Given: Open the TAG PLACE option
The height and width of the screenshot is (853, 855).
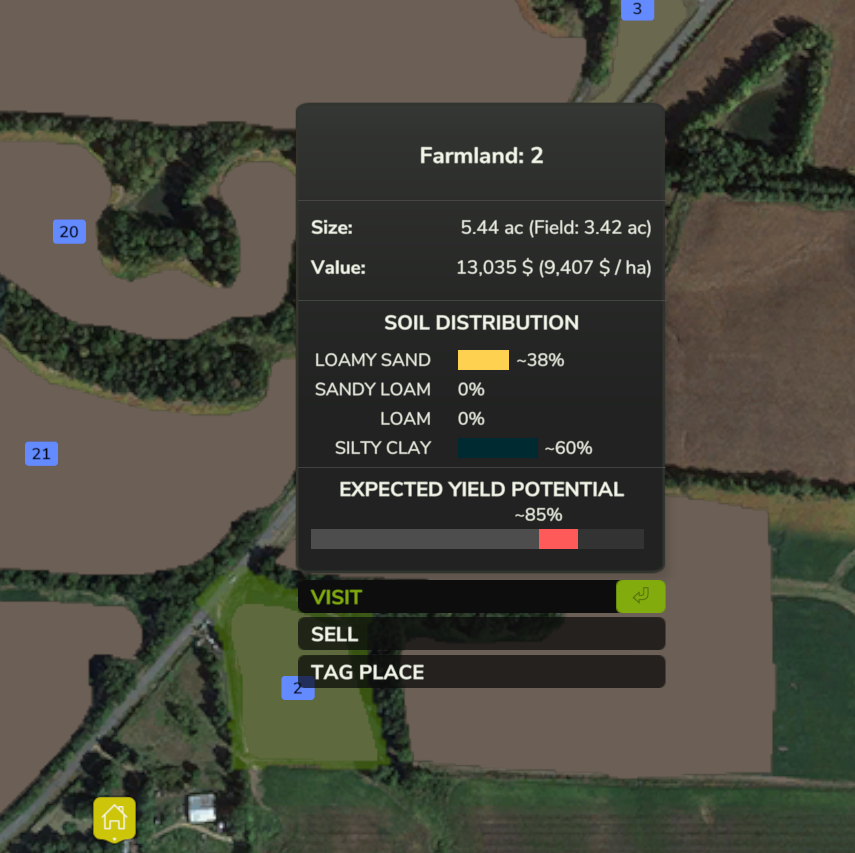Looking at the screenshot, I should [x=480, y=672].
